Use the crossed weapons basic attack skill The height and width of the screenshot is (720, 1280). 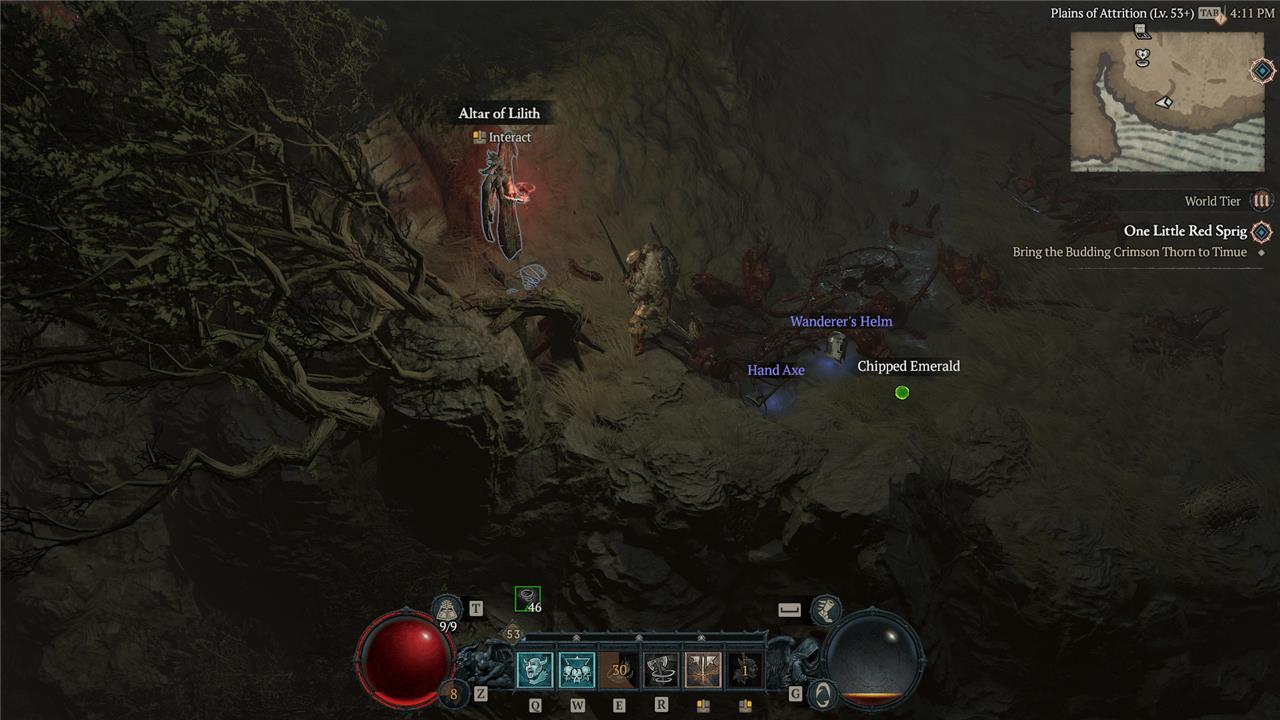(x=703, y=669)
